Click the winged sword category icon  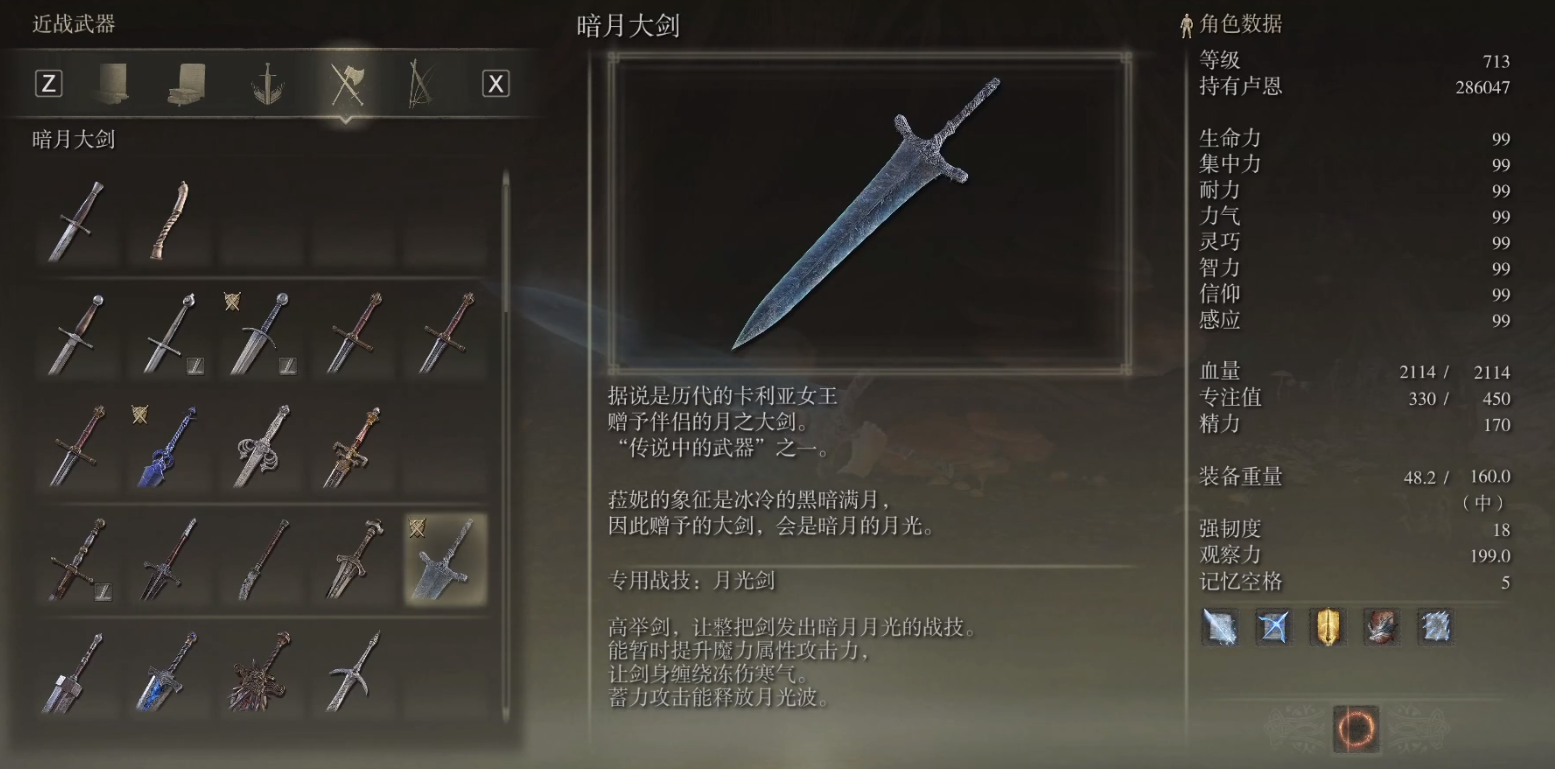(x=268, y=83)
